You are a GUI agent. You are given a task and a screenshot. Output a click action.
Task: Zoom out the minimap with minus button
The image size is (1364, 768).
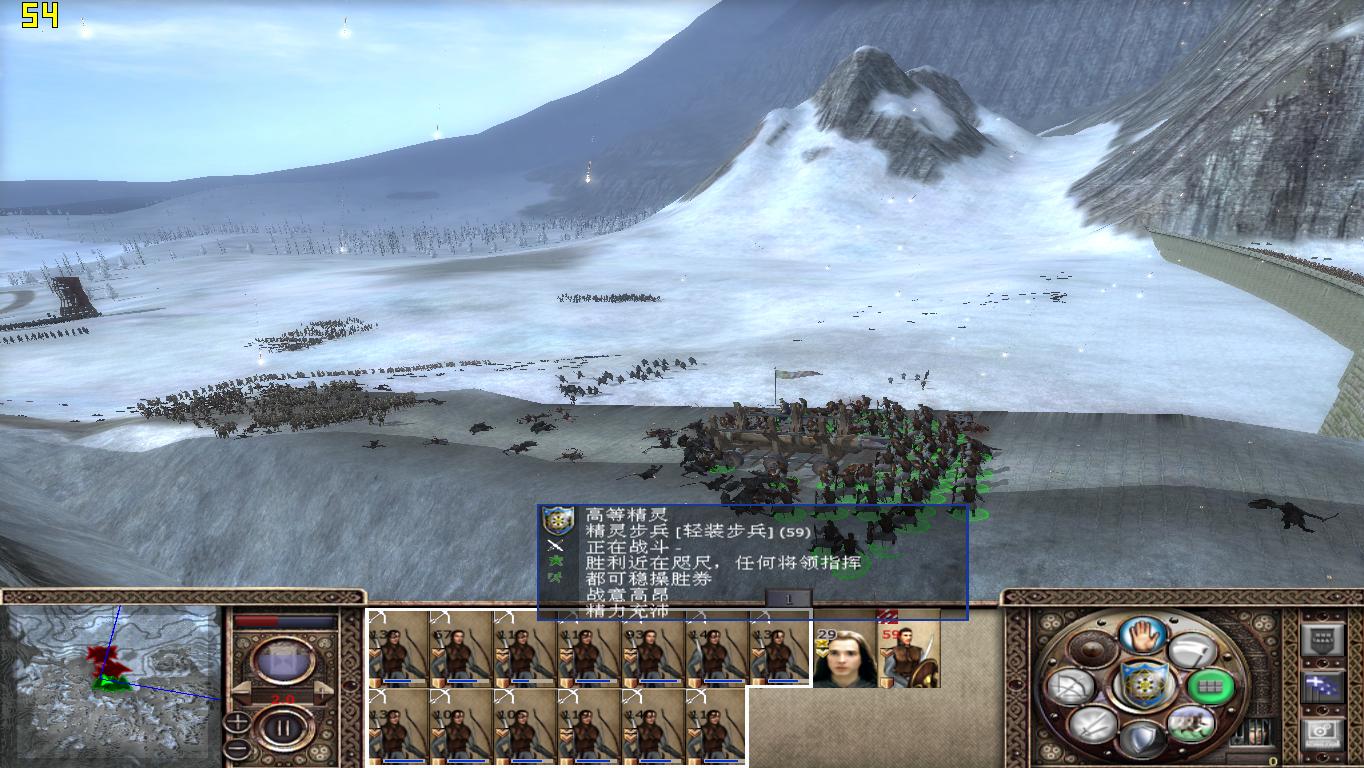pyautogui.click(x=237, y=748)
